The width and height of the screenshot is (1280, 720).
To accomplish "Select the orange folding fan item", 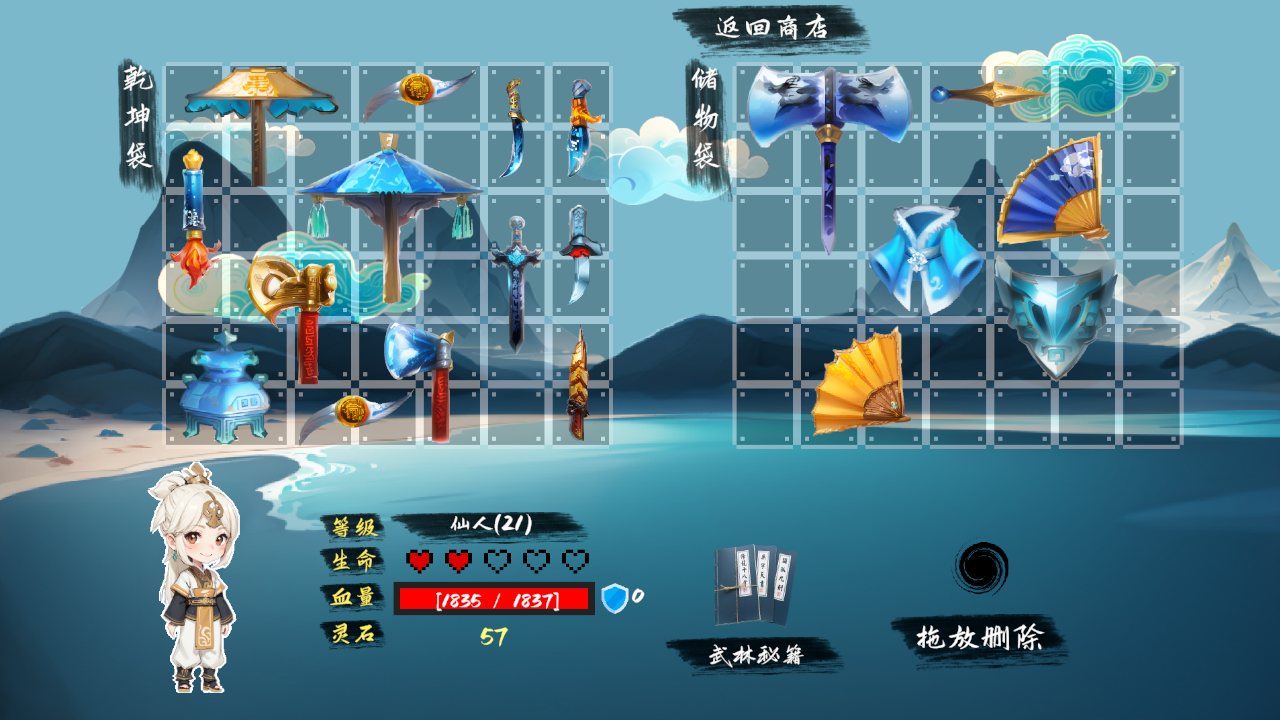I will pos(860,383).
